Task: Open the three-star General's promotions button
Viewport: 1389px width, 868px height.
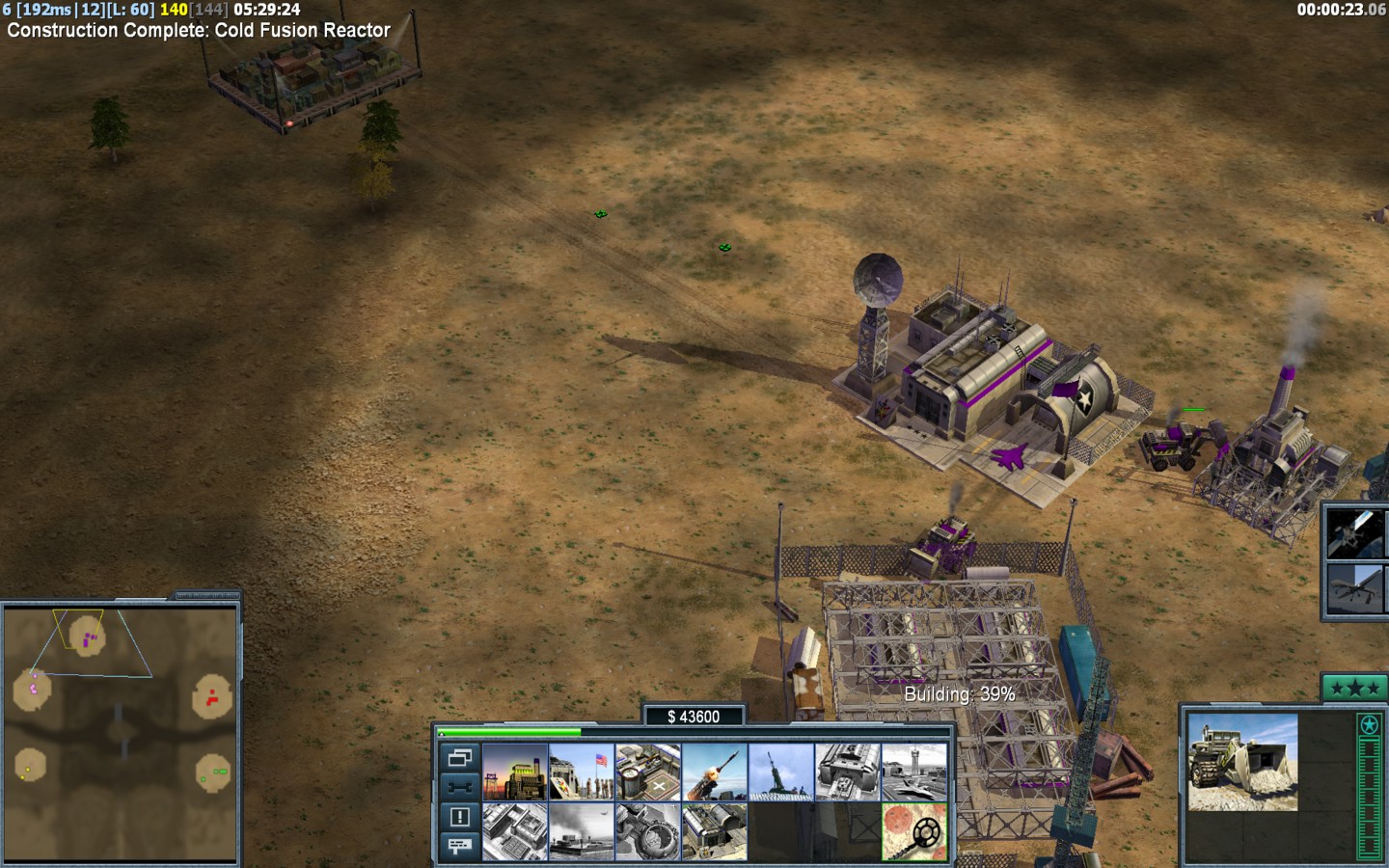Action: (x=1354, y=688)
